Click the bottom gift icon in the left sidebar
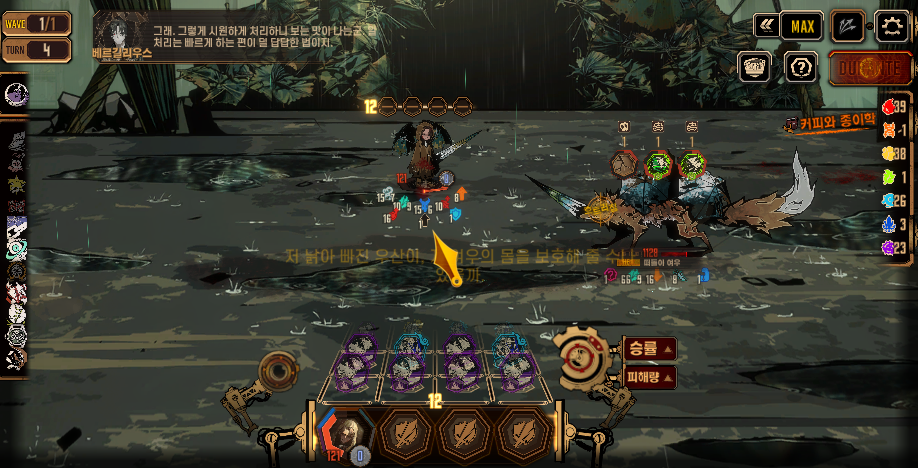Screen dimensions: 918x468 pos(16,358)
